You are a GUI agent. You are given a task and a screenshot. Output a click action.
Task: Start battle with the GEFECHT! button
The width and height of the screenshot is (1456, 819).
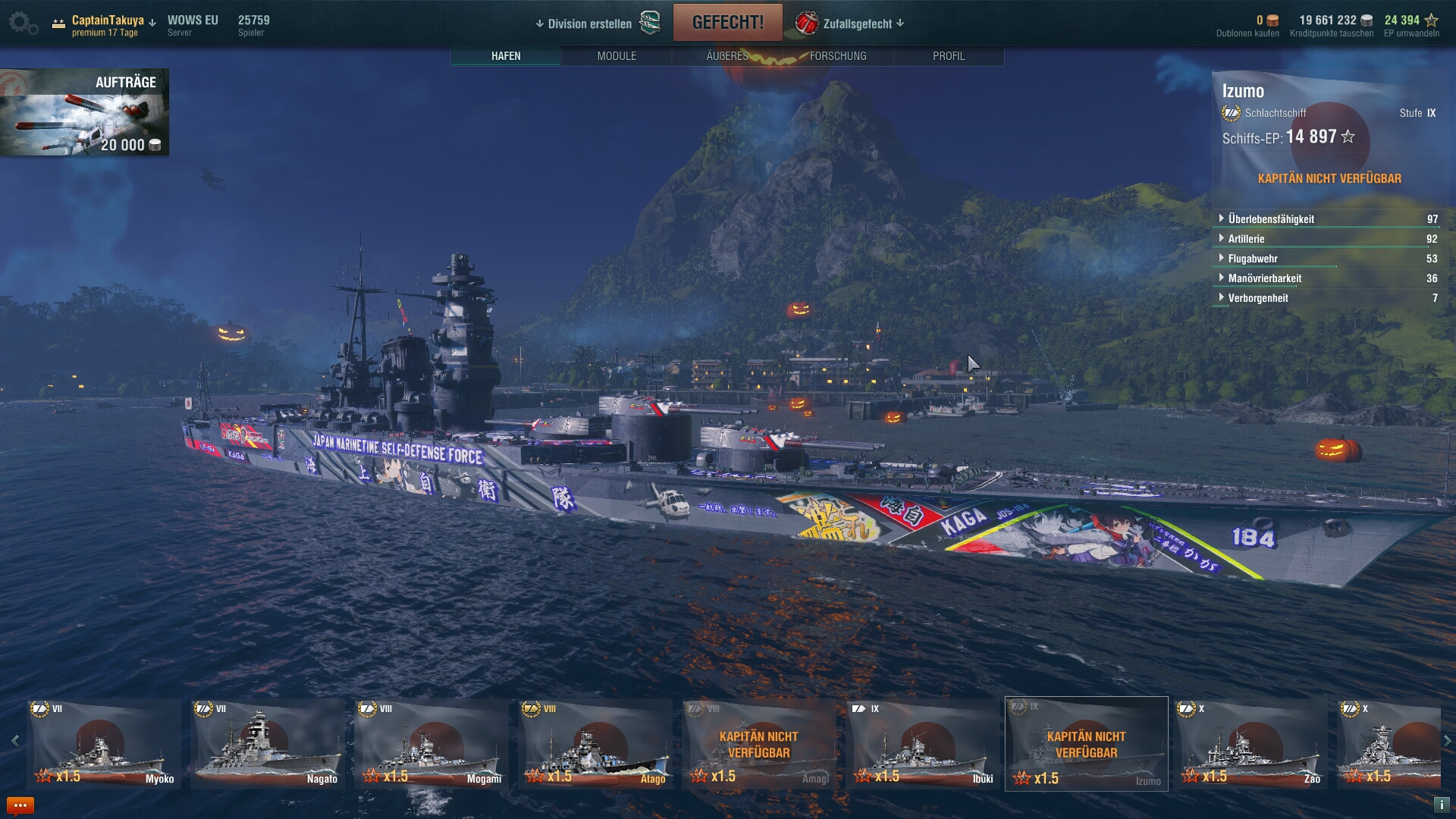pos(727,23)
